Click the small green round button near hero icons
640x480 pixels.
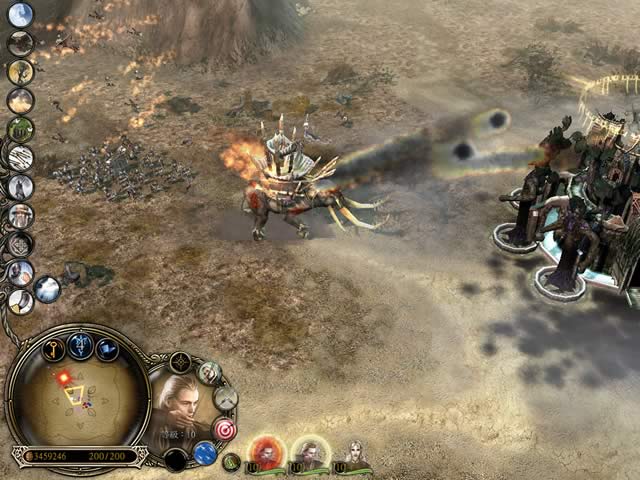[232, 462]
